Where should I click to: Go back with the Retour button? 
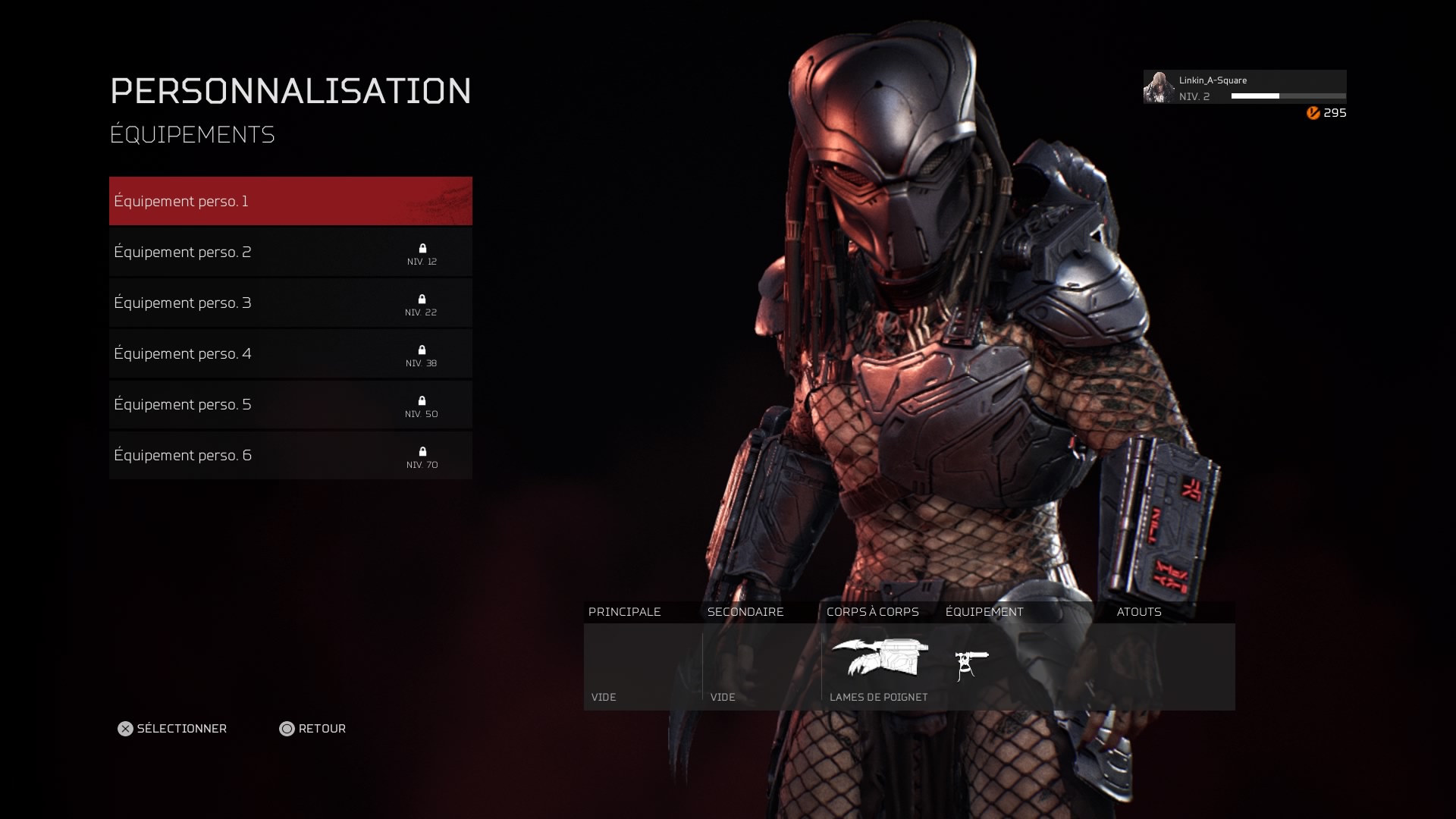312,729
